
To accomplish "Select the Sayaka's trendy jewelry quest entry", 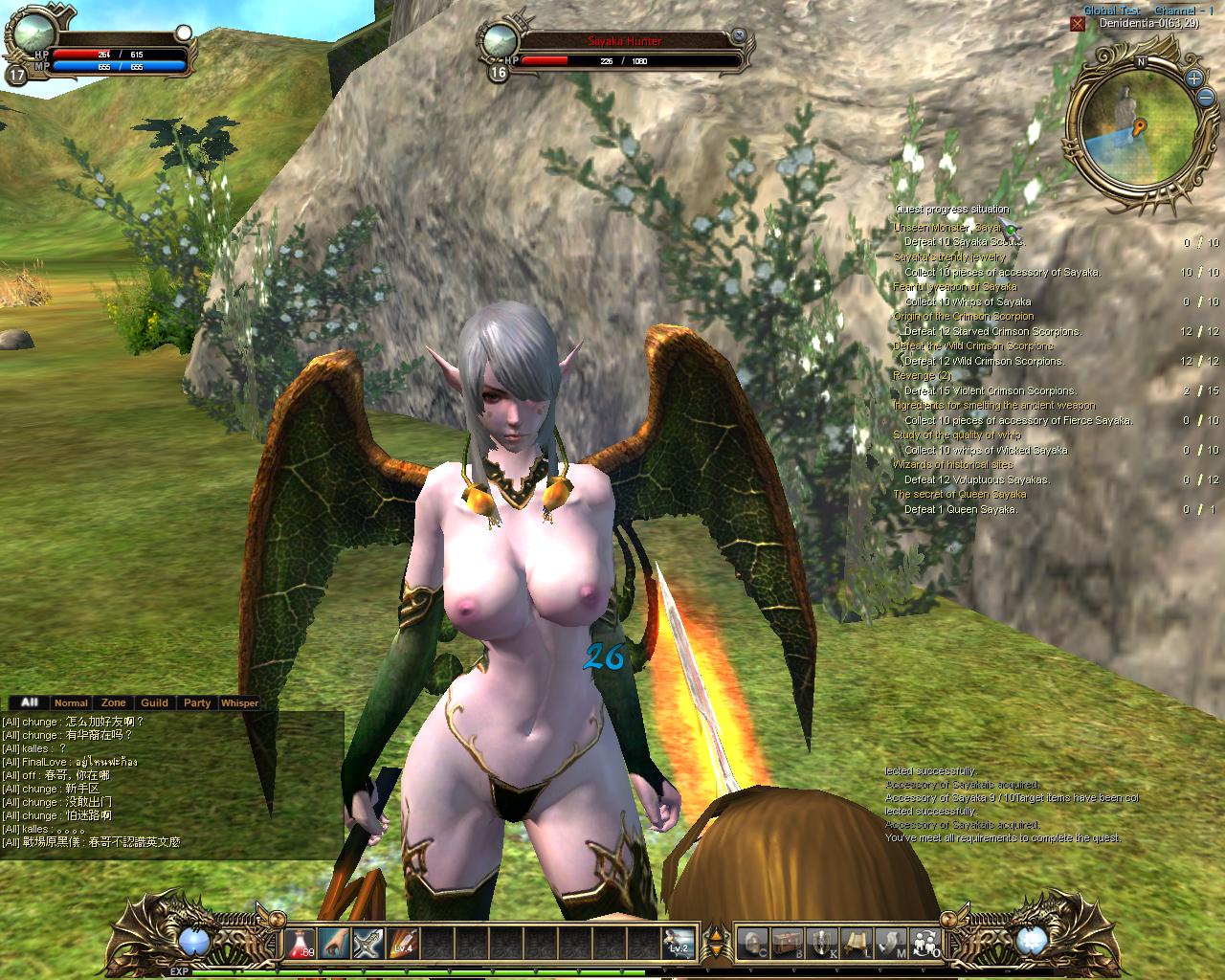I will pos(949,257).
